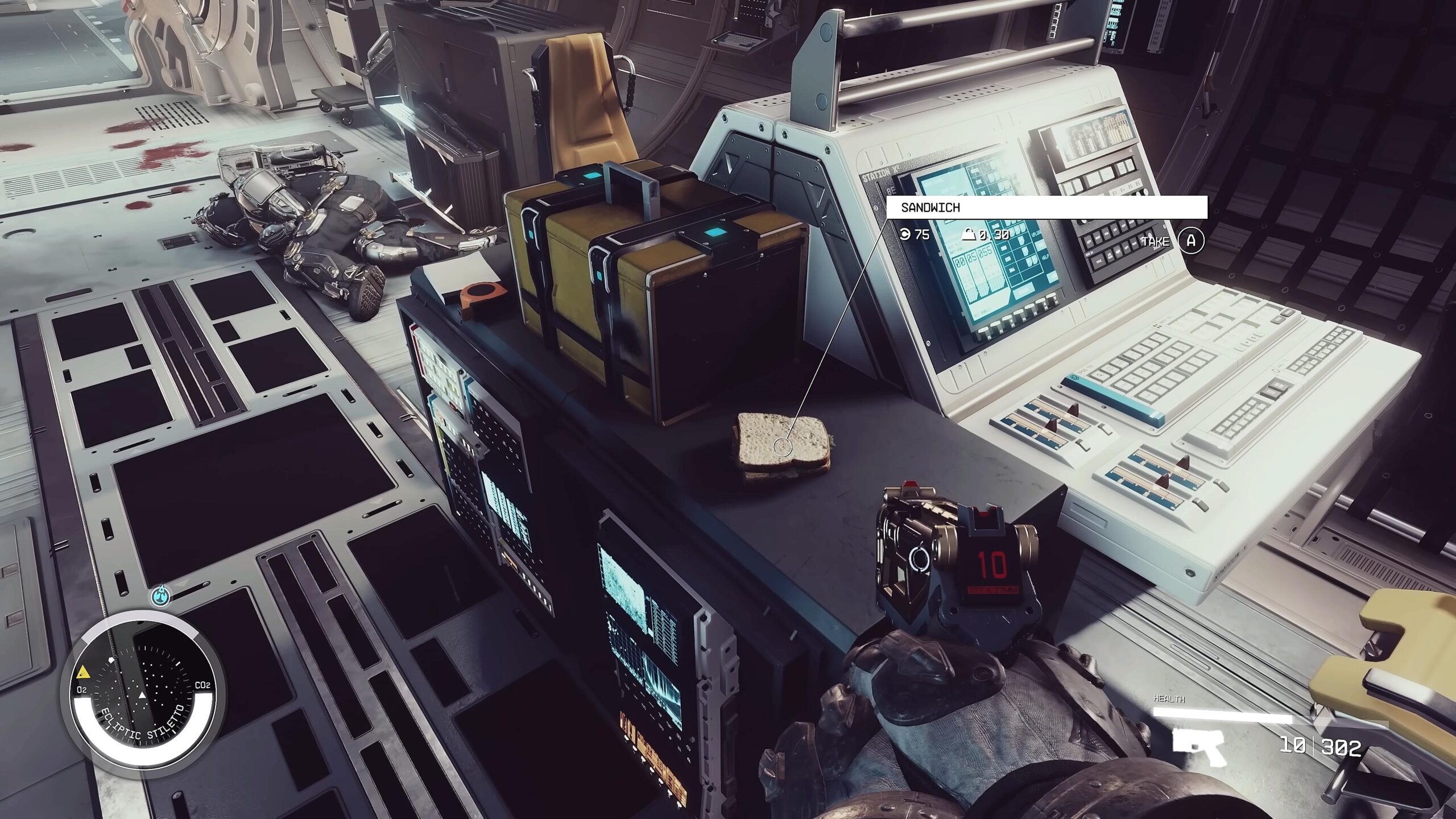Image resolution: width=1456 pixels, height=819 pixels.
Task: Select the Sandwich item name banner
Action: 1046,208
